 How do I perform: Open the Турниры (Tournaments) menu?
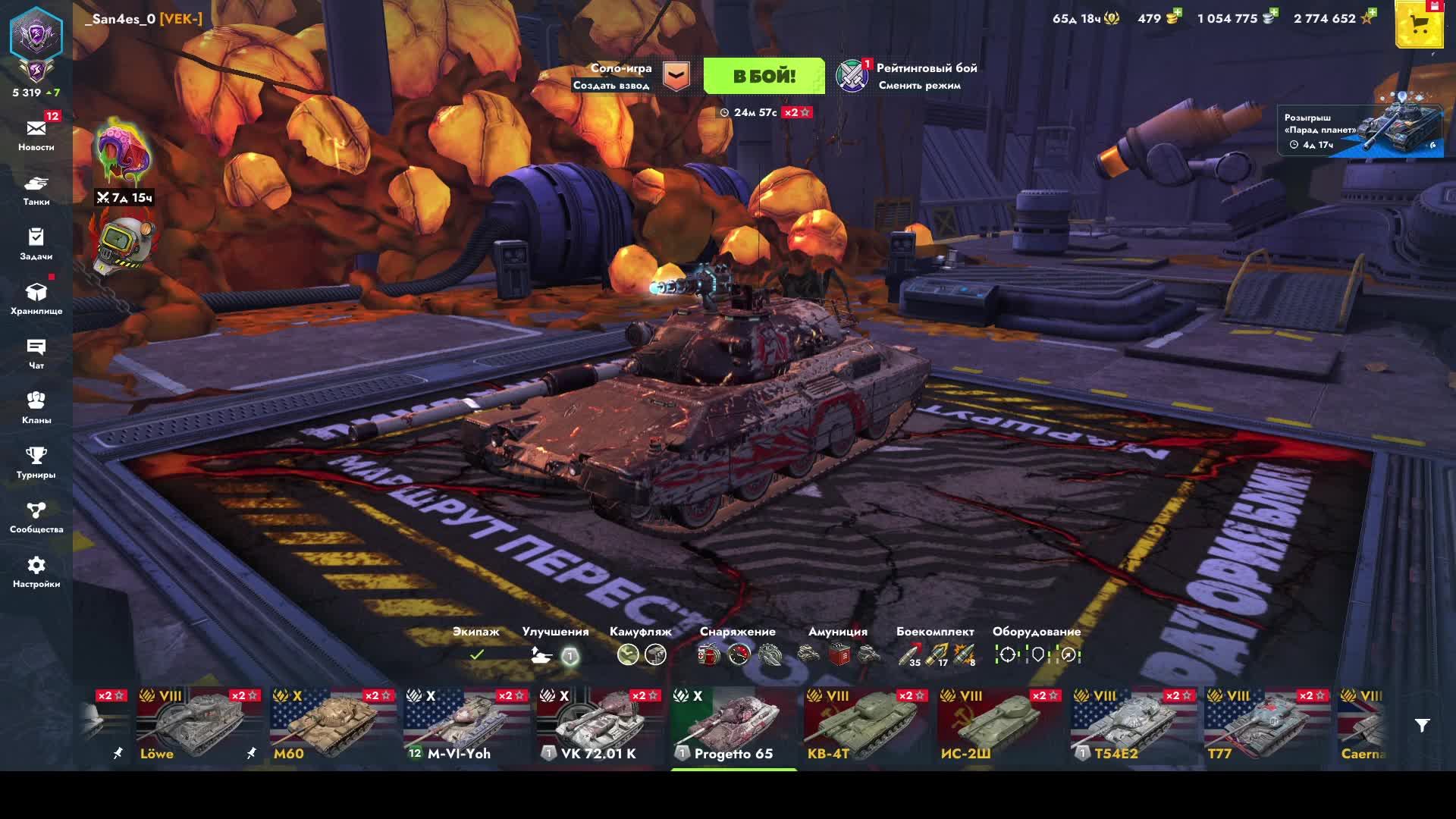[36, 463]
